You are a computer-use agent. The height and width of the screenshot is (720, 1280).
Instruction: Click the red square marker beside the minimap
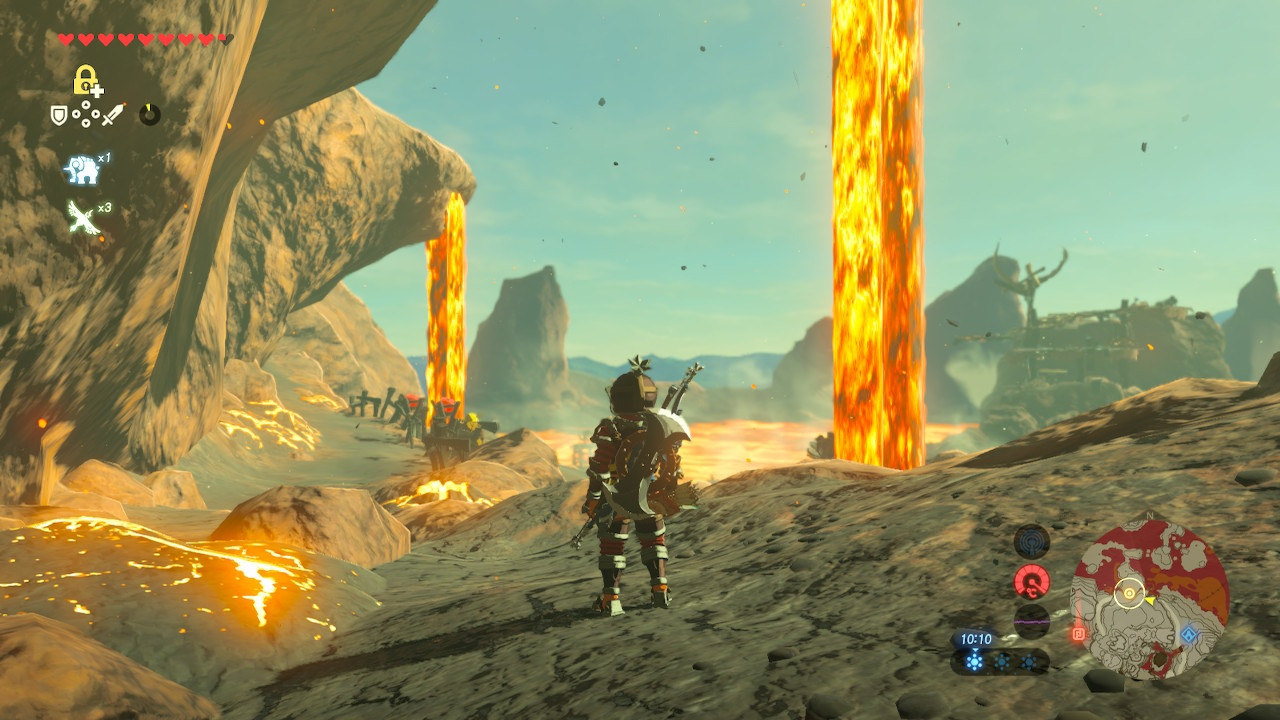coord(1078,633)
